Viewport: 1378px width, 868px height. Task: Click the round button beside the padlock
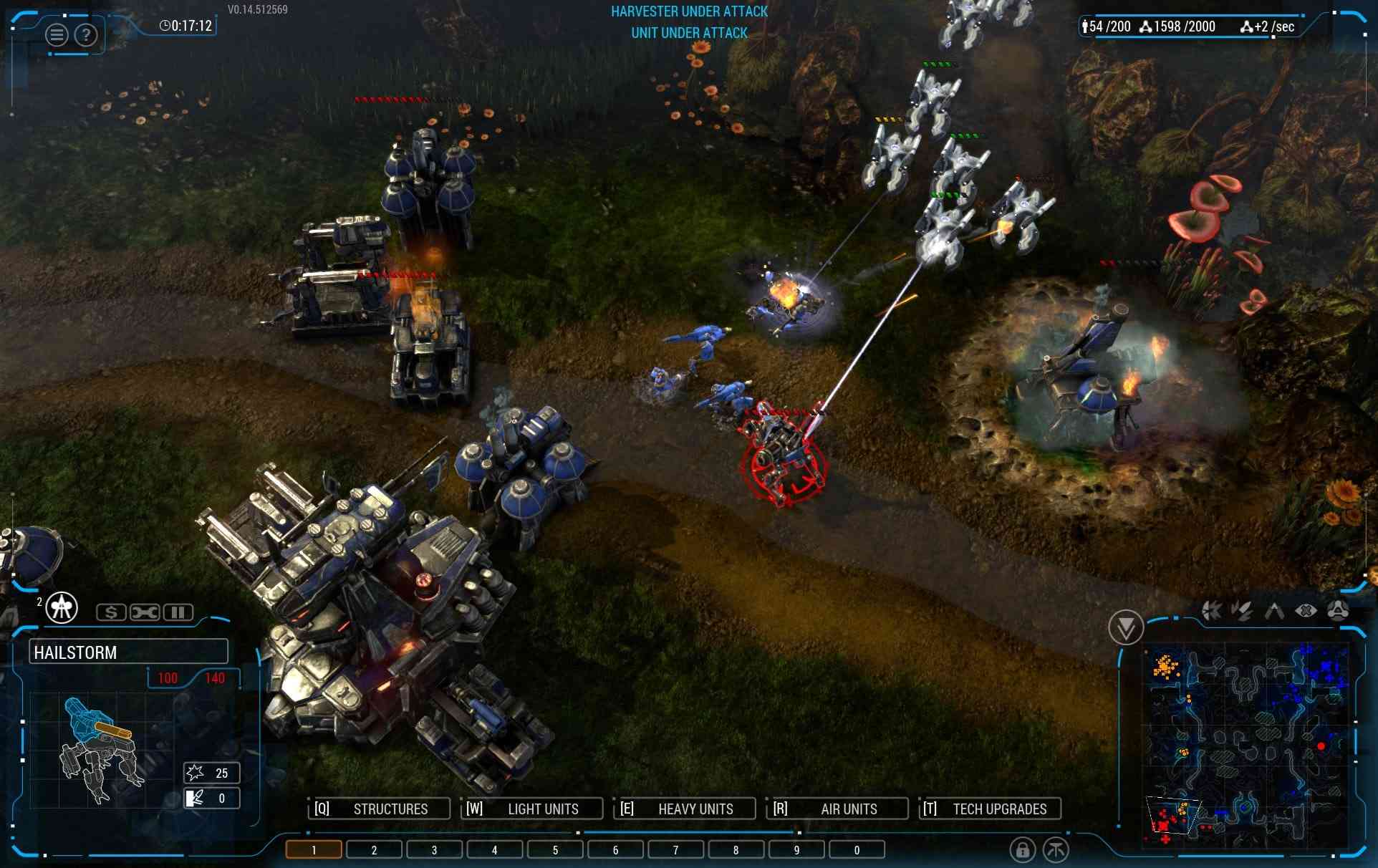pos(1056,850)
